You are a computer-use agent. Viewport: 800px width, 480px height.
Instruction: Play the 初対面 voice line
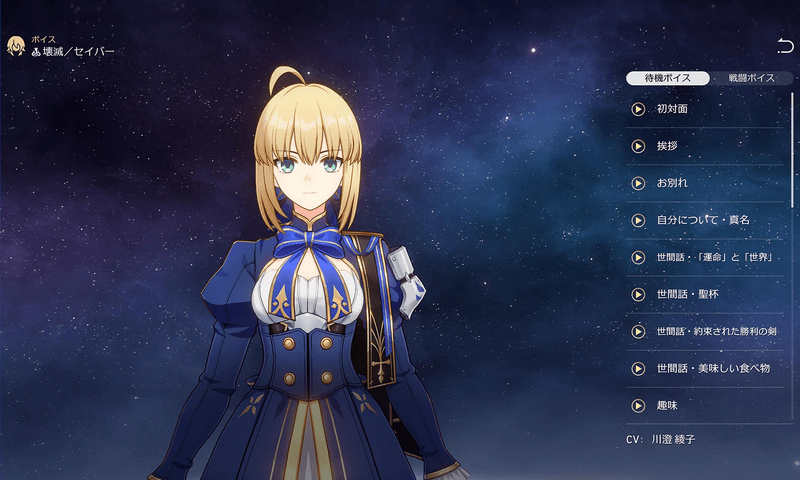[638, 109]
